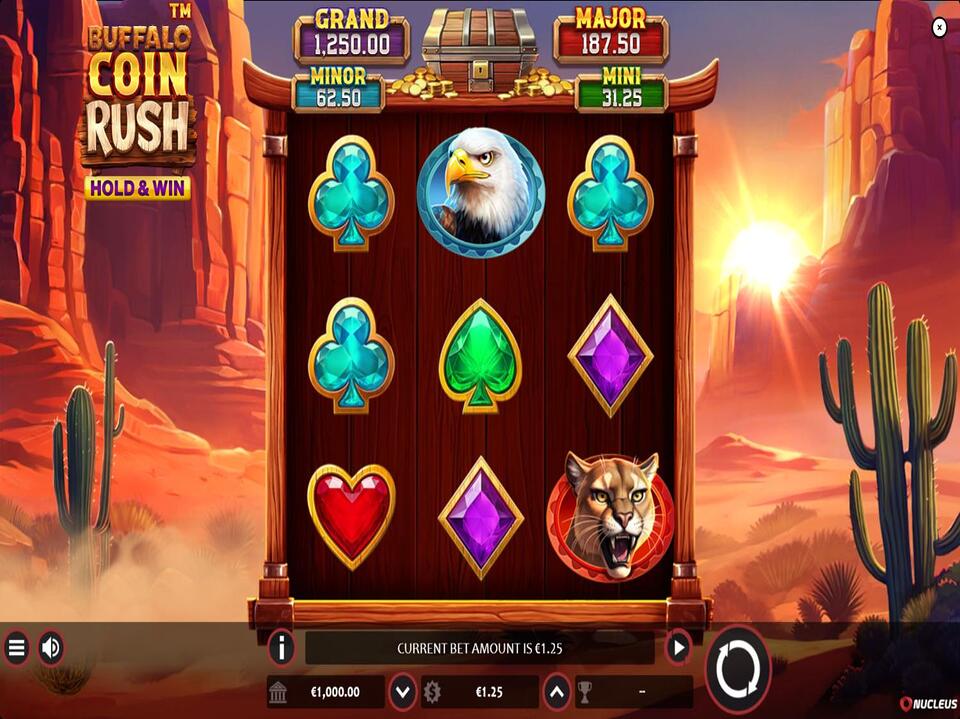
Task: Increase the bet amount with up arrow
Action: [556, 691]
